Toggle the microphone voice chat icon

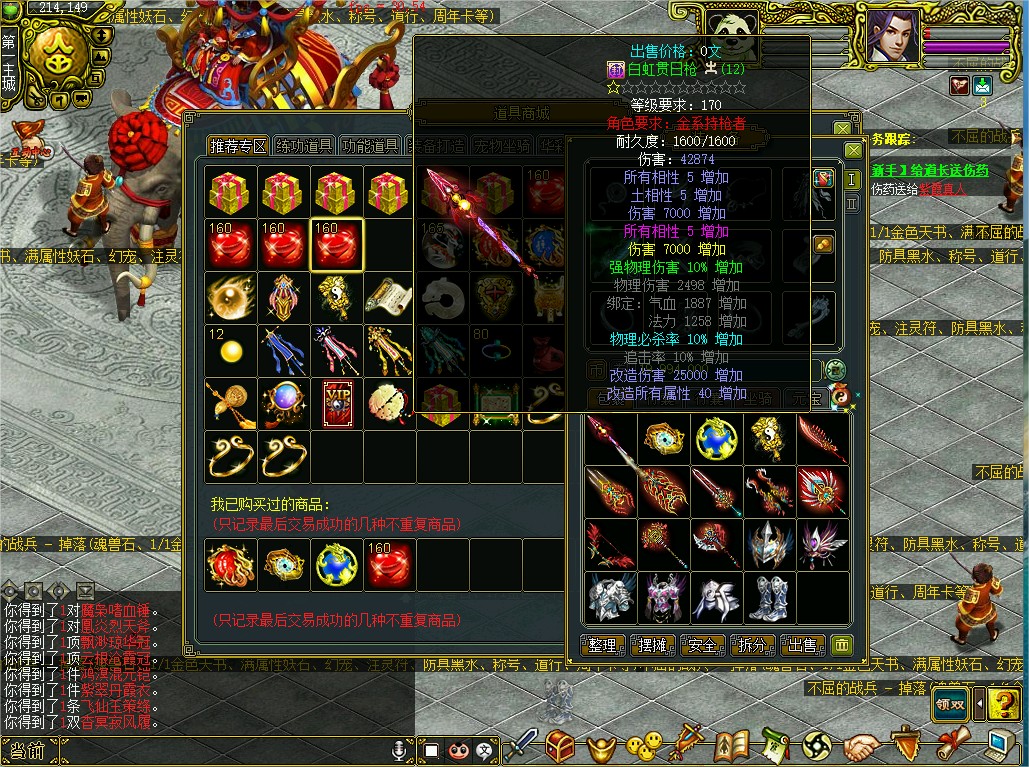coord(401,750)
